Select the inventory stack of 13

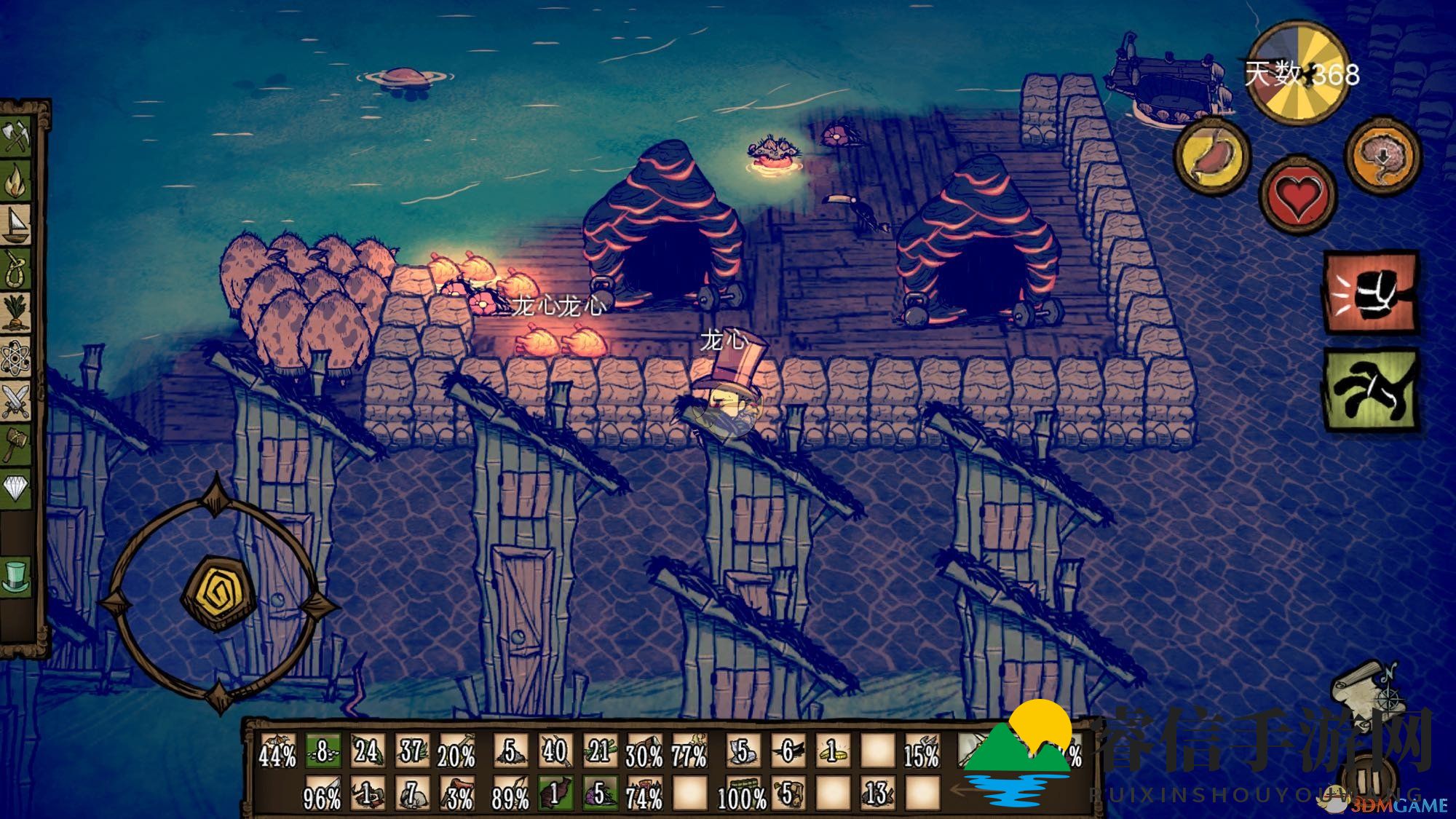click(877, 794)
